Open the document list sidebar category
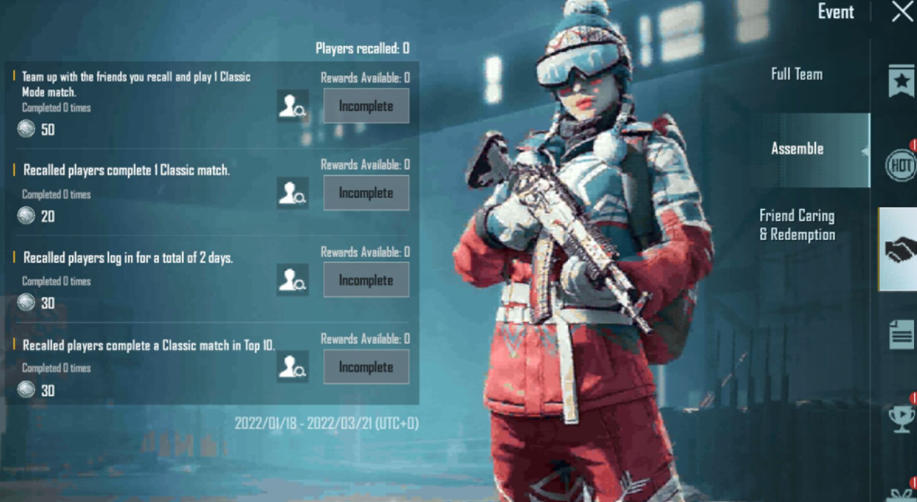917x502 pixels. click(x=901, y=335)
